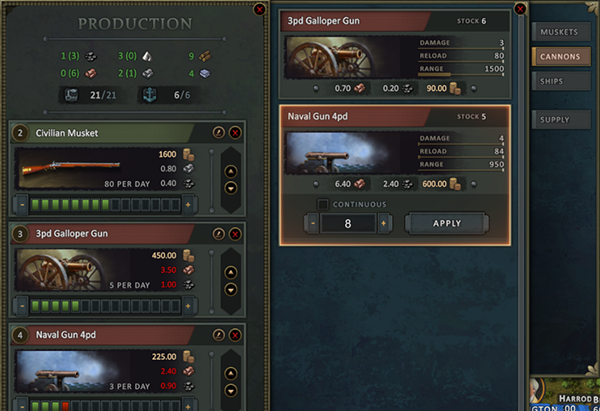Add workers to Civilian Musket with plus

point(187,204)
